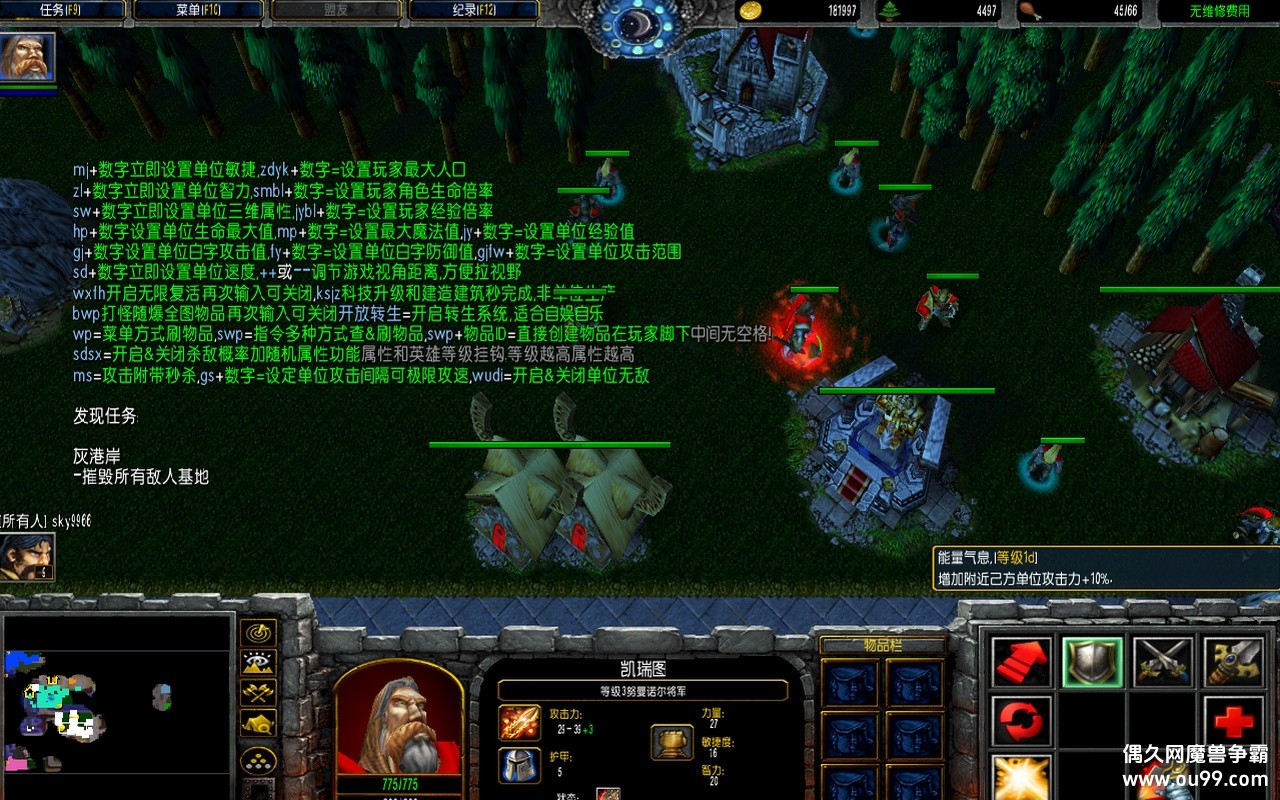Activate the crossed swords Hold Position command

click(1163, 661)
